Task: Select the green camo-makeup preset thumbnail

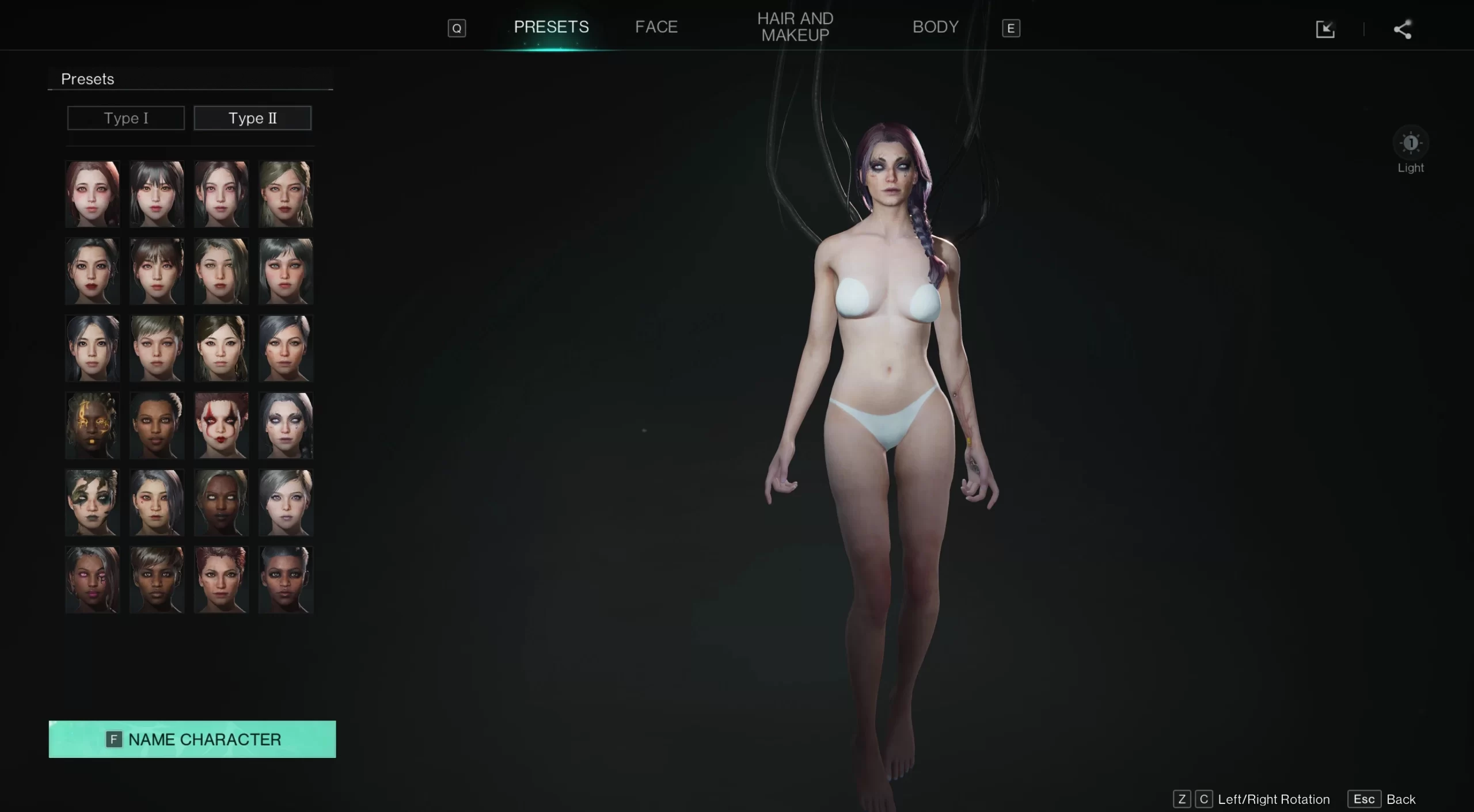Action: pos(92,502)
